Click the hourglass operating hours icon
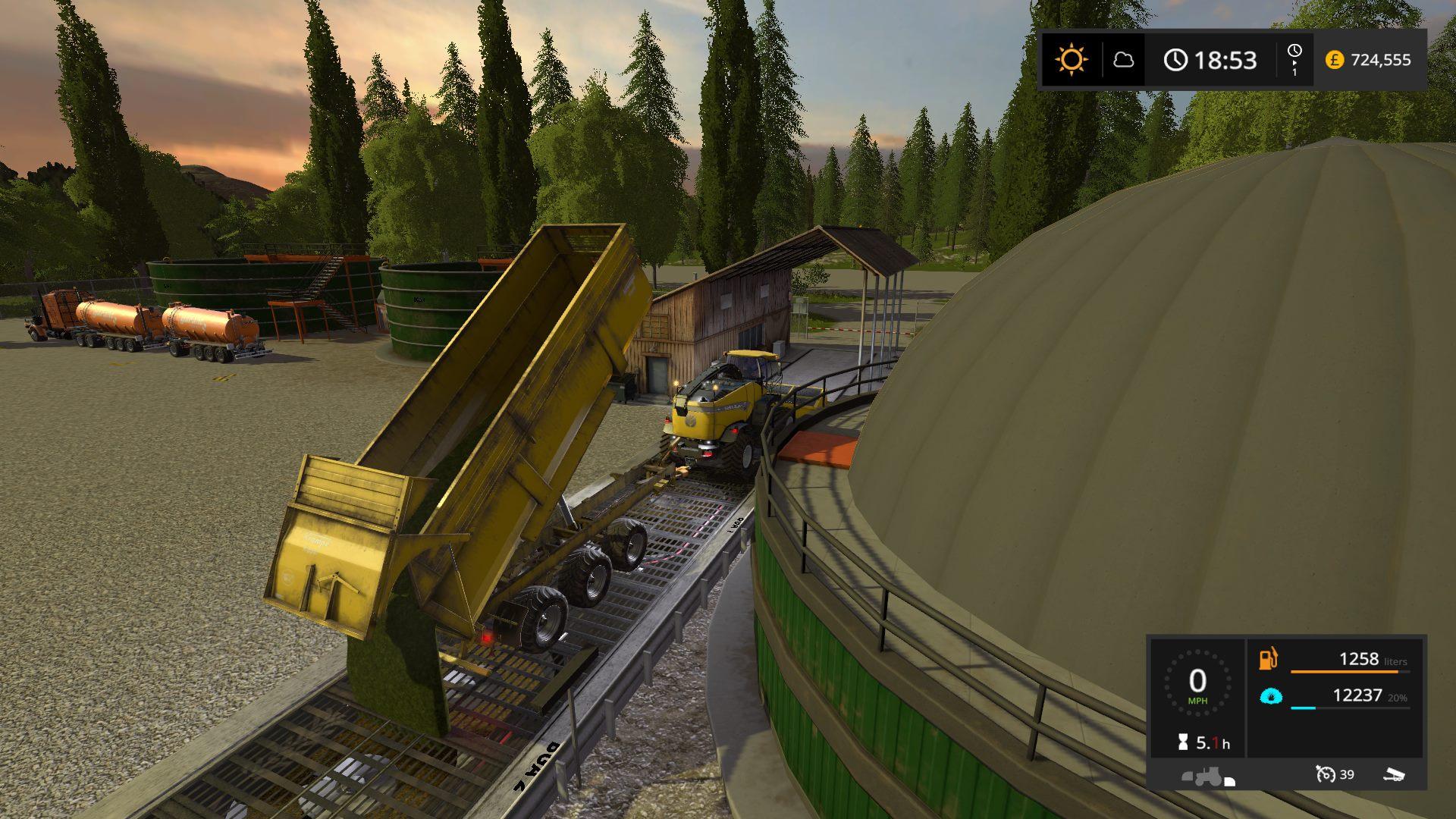Image resolution: width=1456 pixels, height=819 pixels. (1182, 743)
